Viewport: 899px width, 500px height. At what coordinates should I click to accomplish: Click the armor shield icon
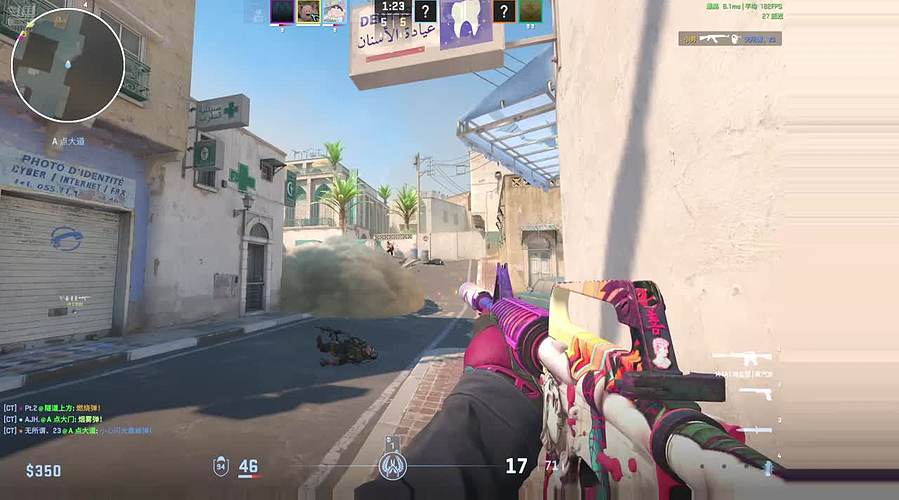pyautogui.click(x=221, y=466)
